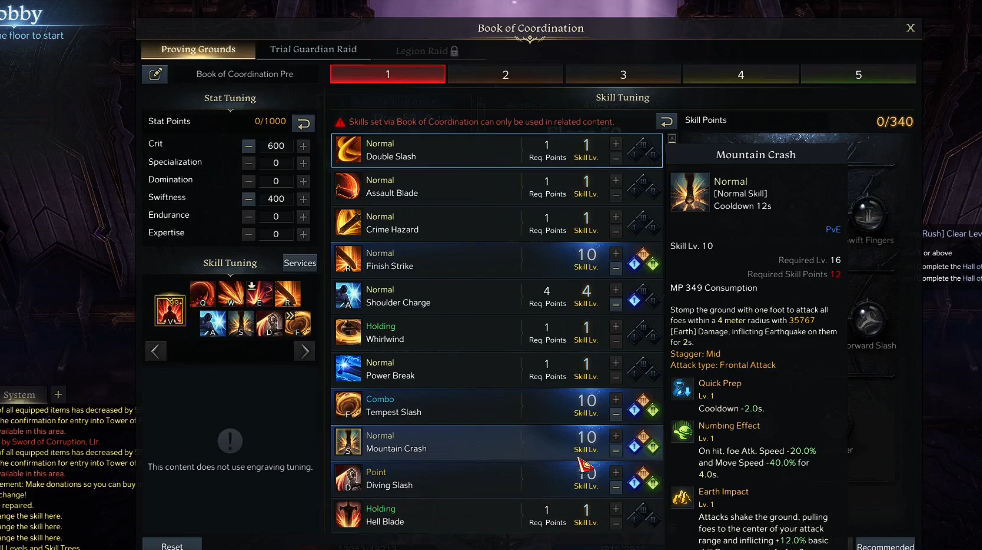Reset the skill points allocation
This screenshot has height=550, width=982.
[x=667, y=121]
